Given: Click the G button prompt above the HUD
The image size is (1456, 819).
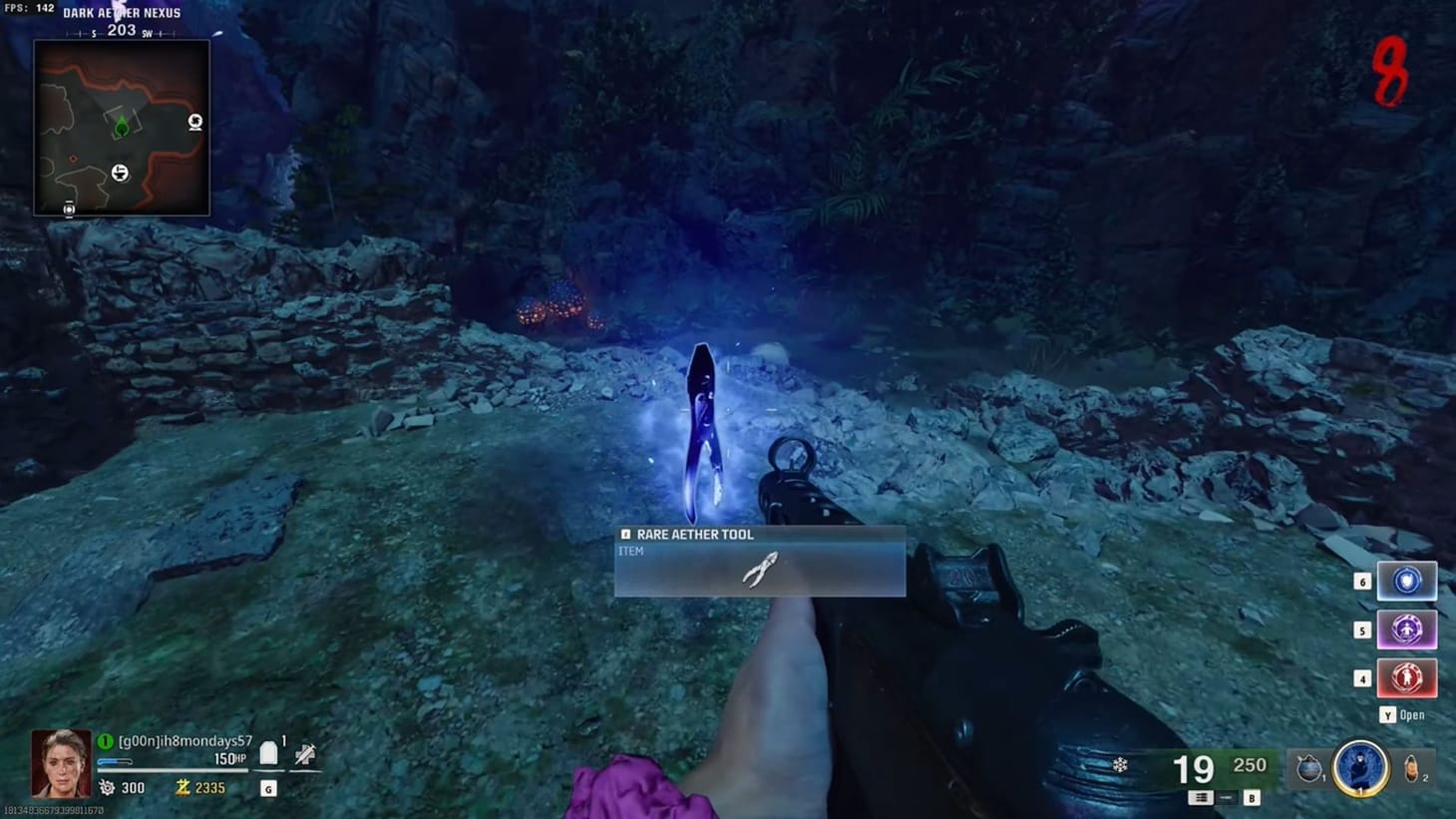Looking at the screenshot, I should [267, 788].
